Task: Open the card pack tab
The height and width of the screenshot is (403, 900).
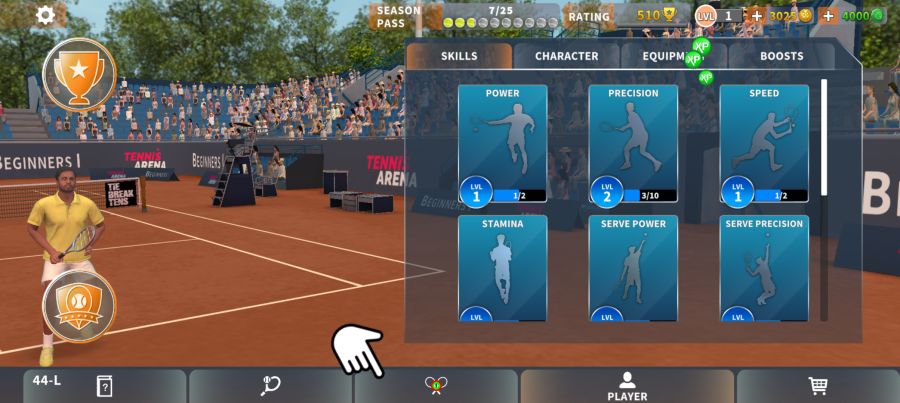Action: (104, 386)
